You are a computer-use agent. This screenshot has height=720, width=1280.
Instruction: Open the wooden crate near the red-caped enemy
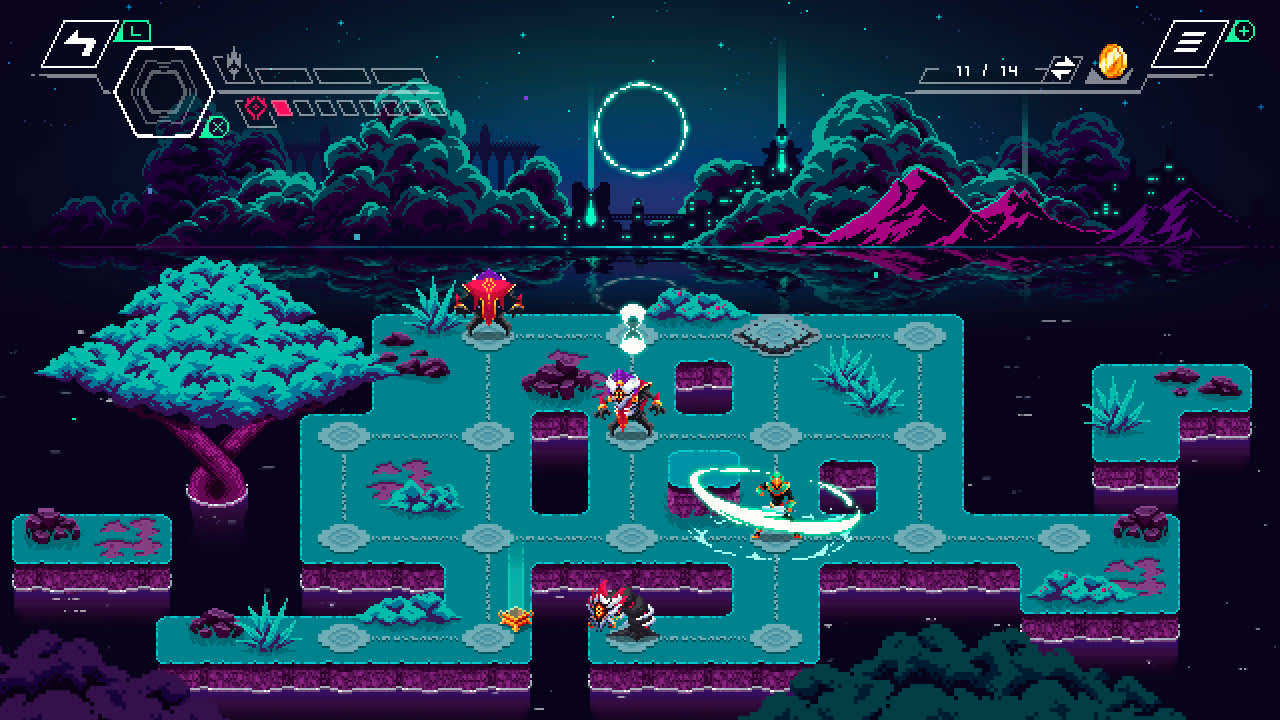point(518,618)
